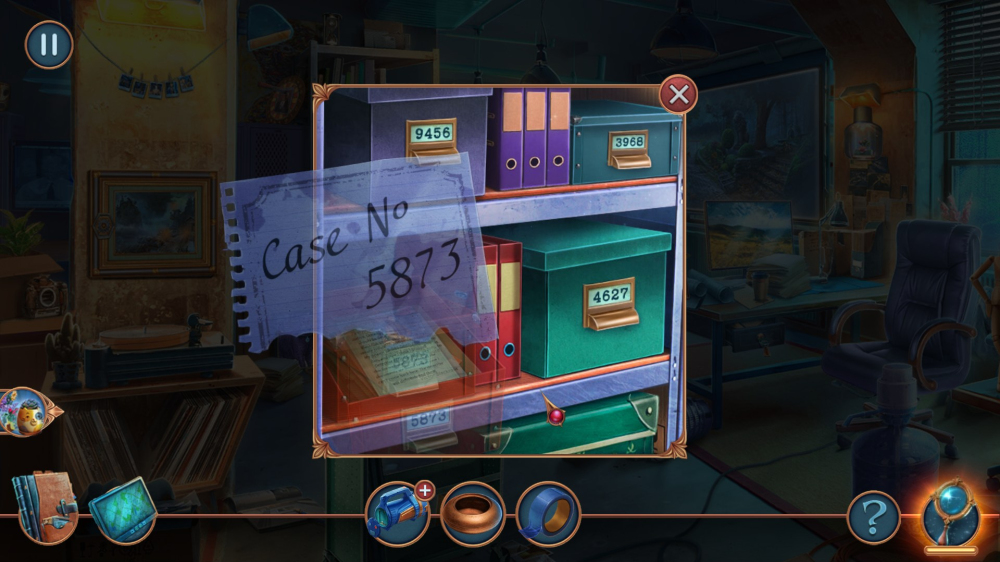Close the shelf close-up window
Image resolution: width=1000 pixels, height=562 pixels.
coord(678,95)
